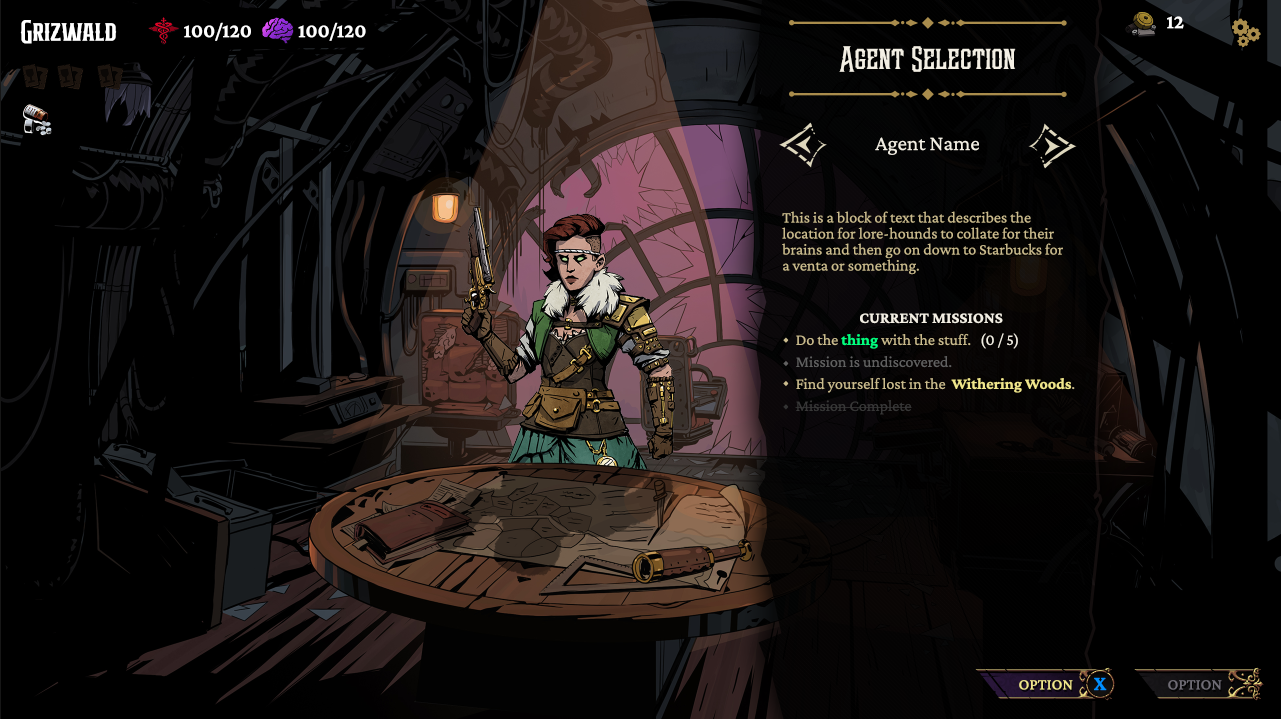The width and height of the screenshot is (1281, 719).
Task: Click the crossed-out 'Mission Complete' entry
Action: (853, 406)
